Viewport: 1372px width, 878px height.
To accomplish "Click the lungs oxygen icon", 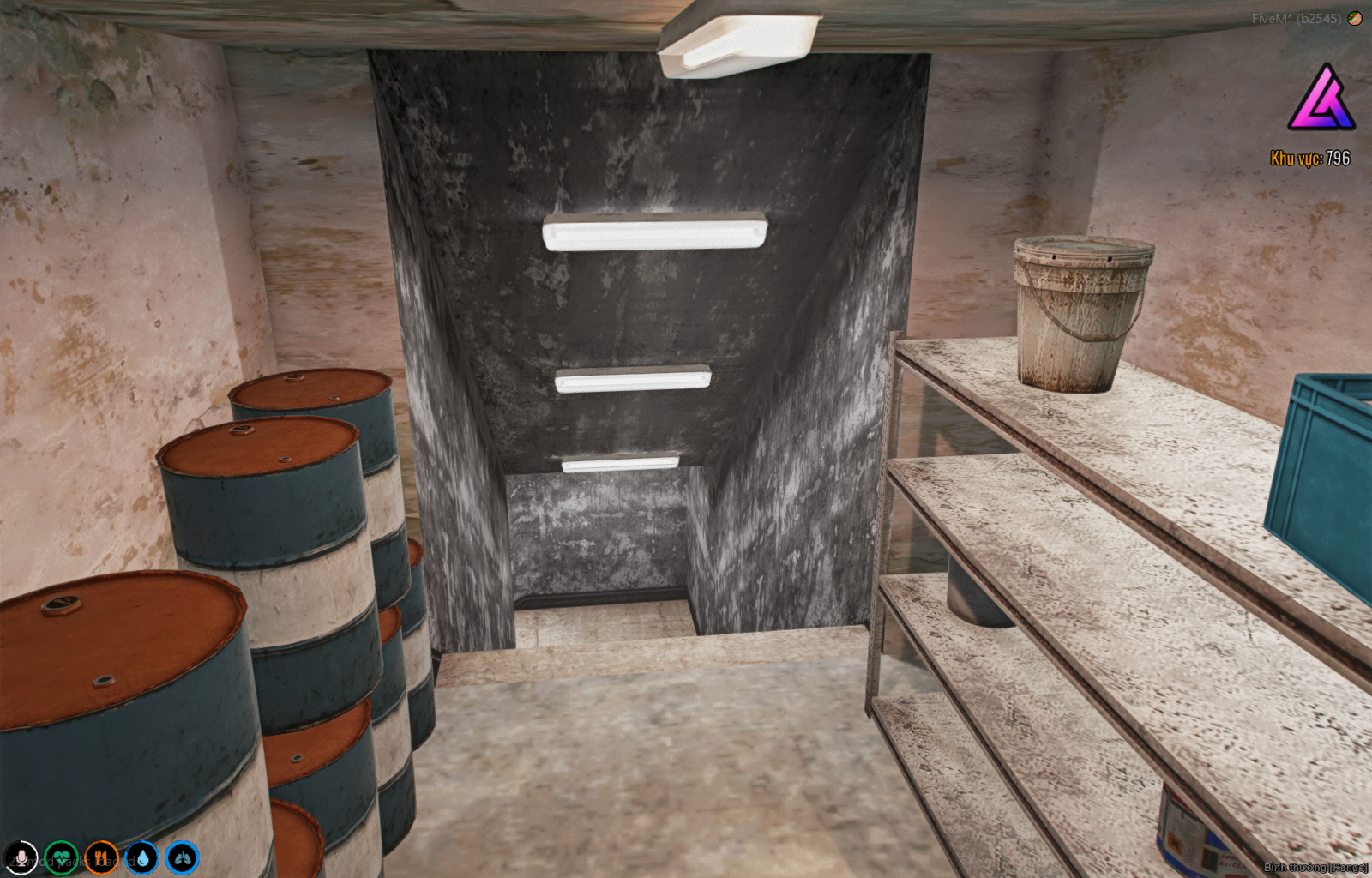I will [182, 857].
